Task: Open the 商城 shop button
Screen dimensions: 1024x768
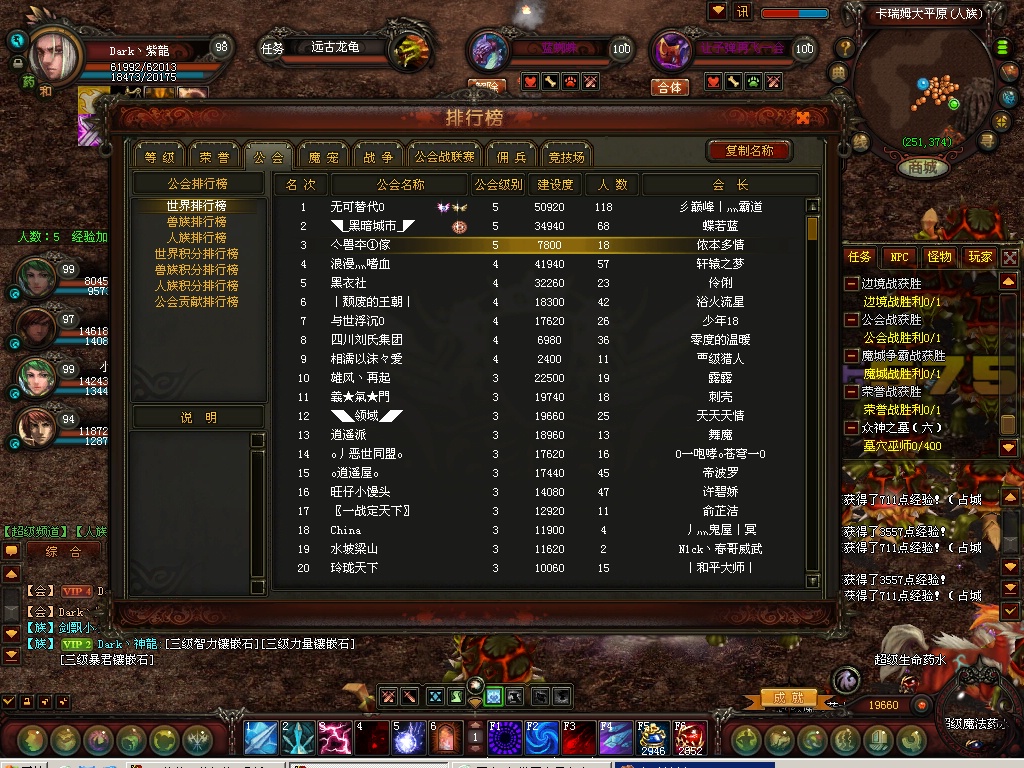Action: point(922,168)
